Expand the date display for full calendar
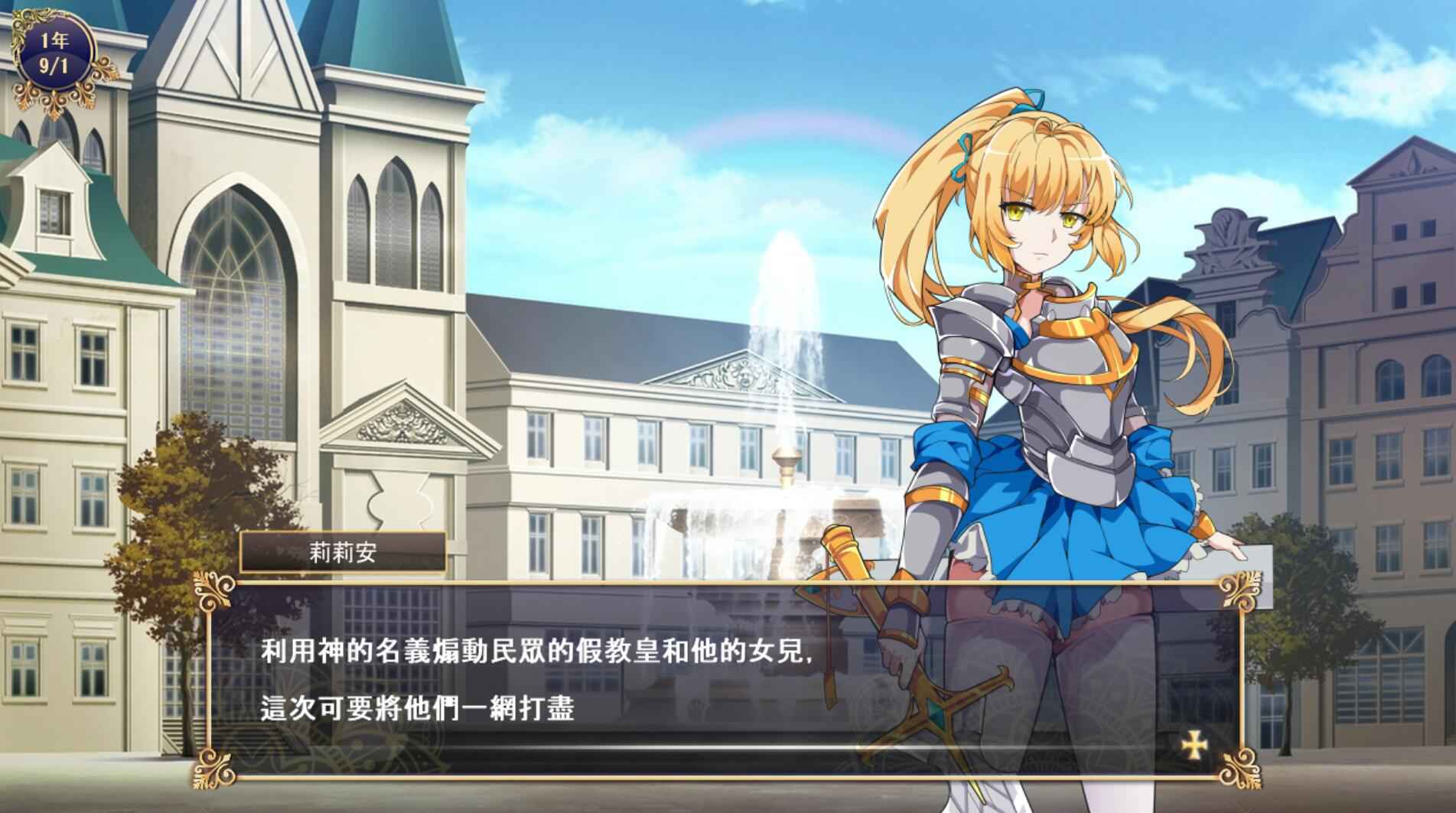Viewport: 1456px width, 813px height. point(55,47)
